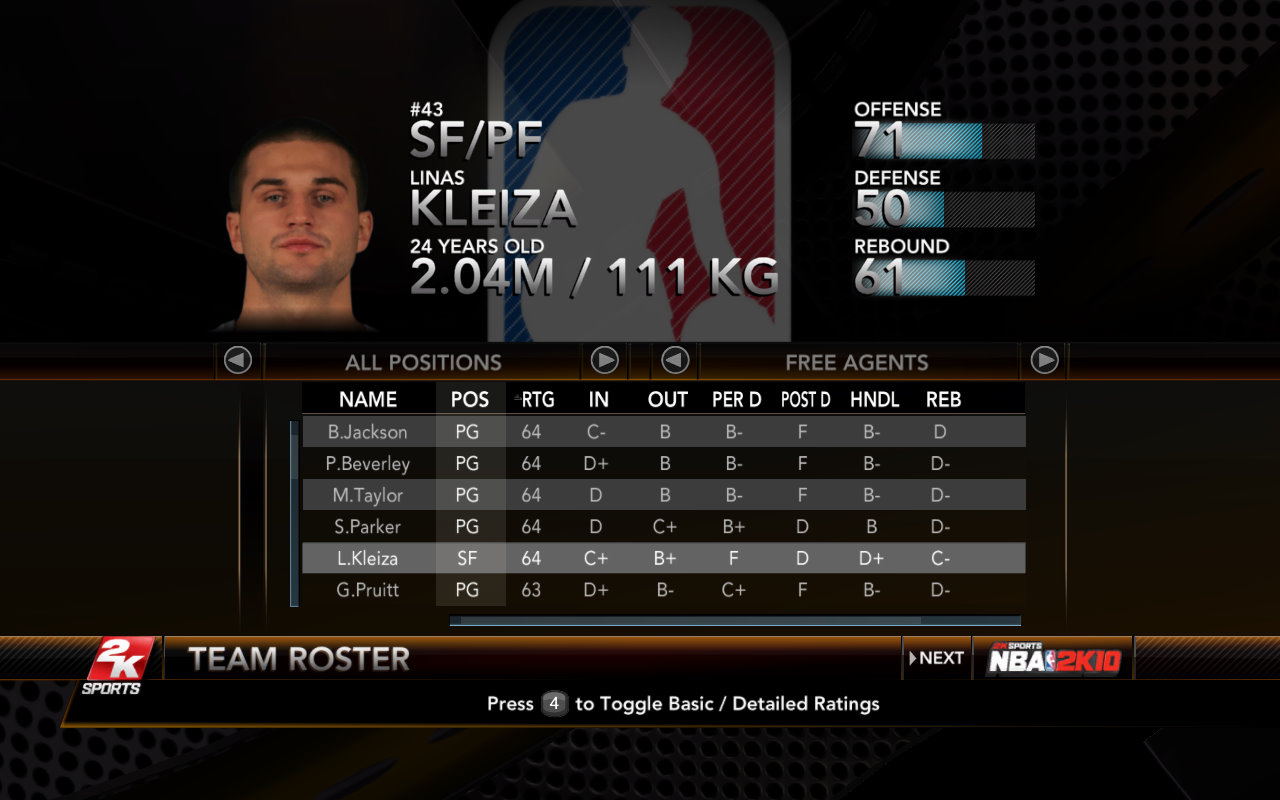This screenshot has width=1280, height=800.
Task: Sort by the REB column header
Action: point(943,400)
